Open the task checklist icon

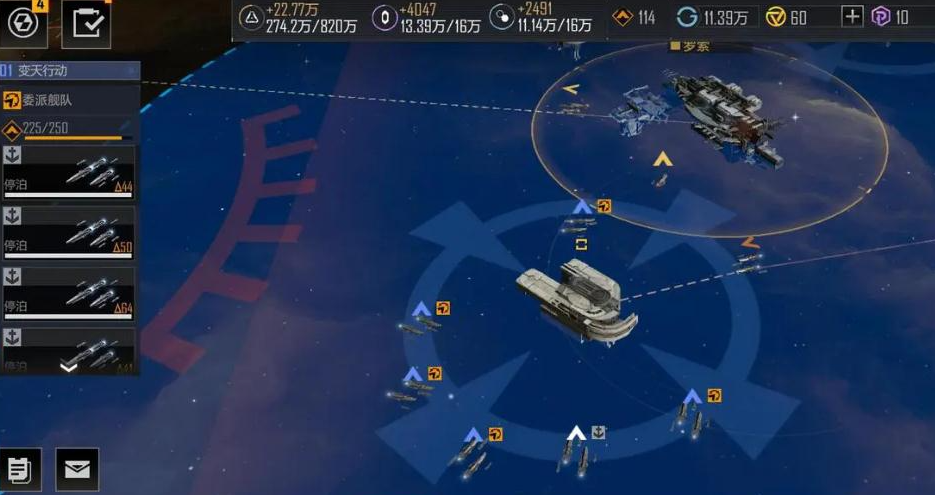[x=86, y=25]
